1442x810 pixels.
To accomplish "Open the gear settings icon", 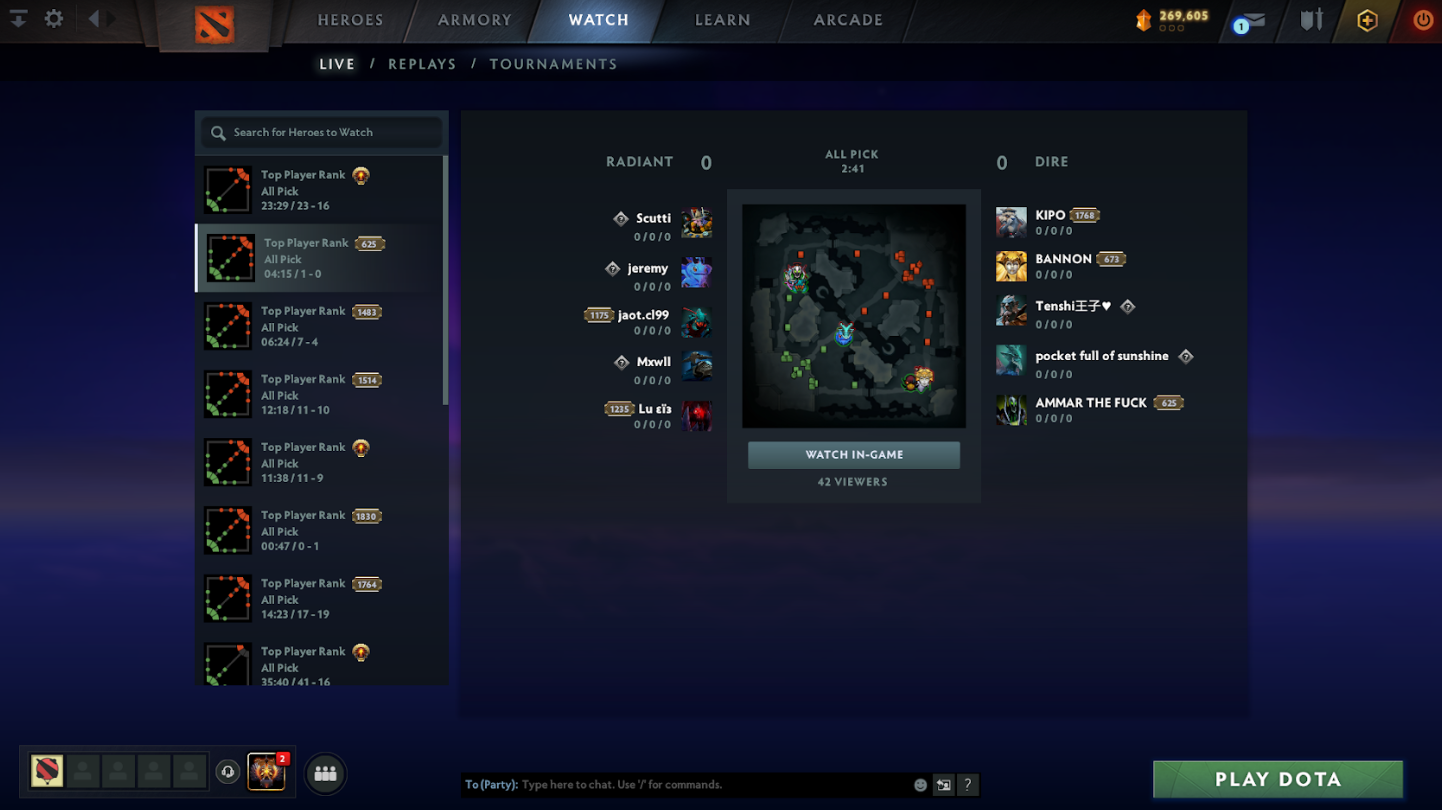I will pos(54,19).
